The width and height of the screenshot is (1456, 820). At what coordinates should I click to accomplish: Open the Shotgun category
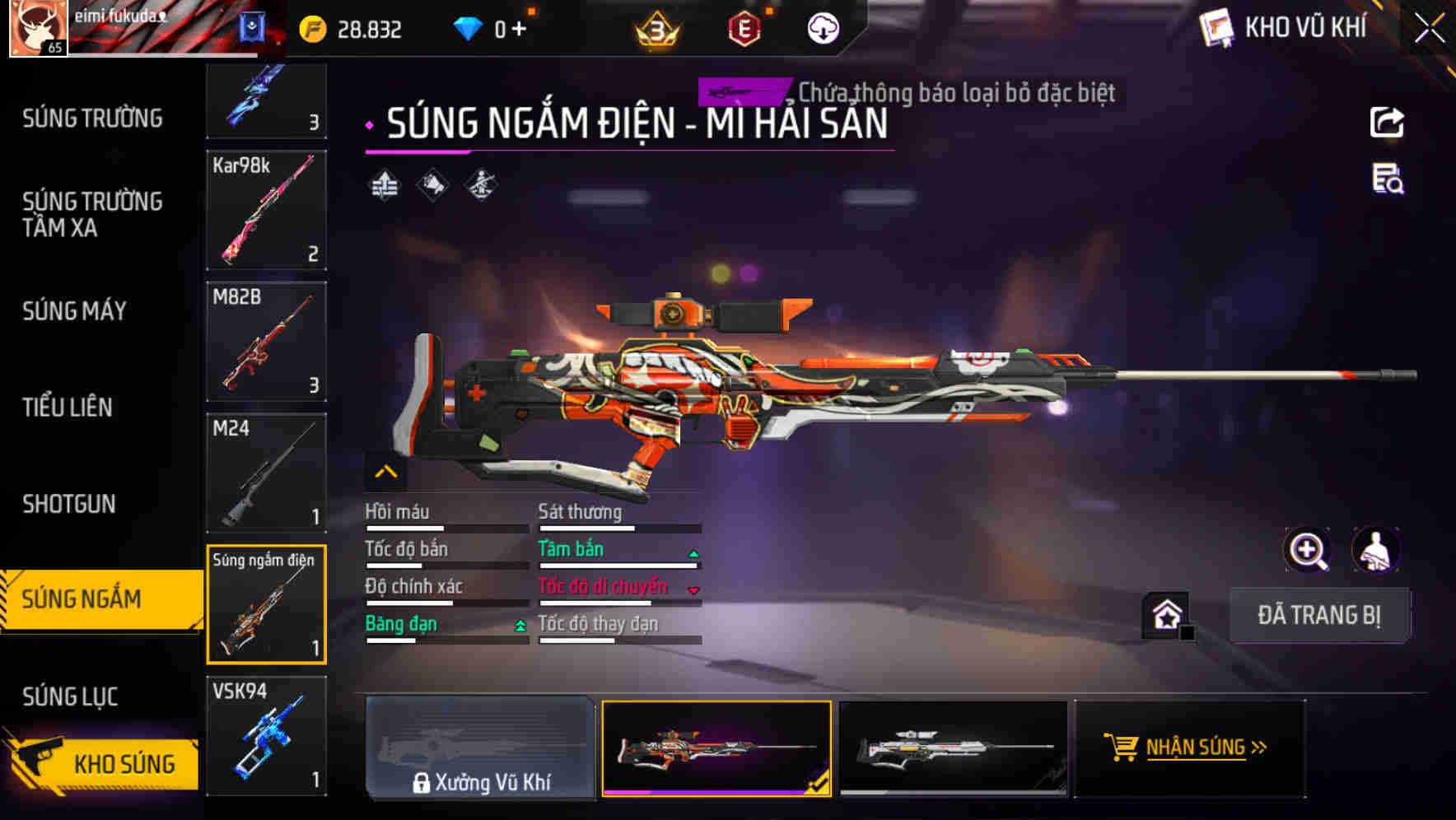(x=69, y=504)
